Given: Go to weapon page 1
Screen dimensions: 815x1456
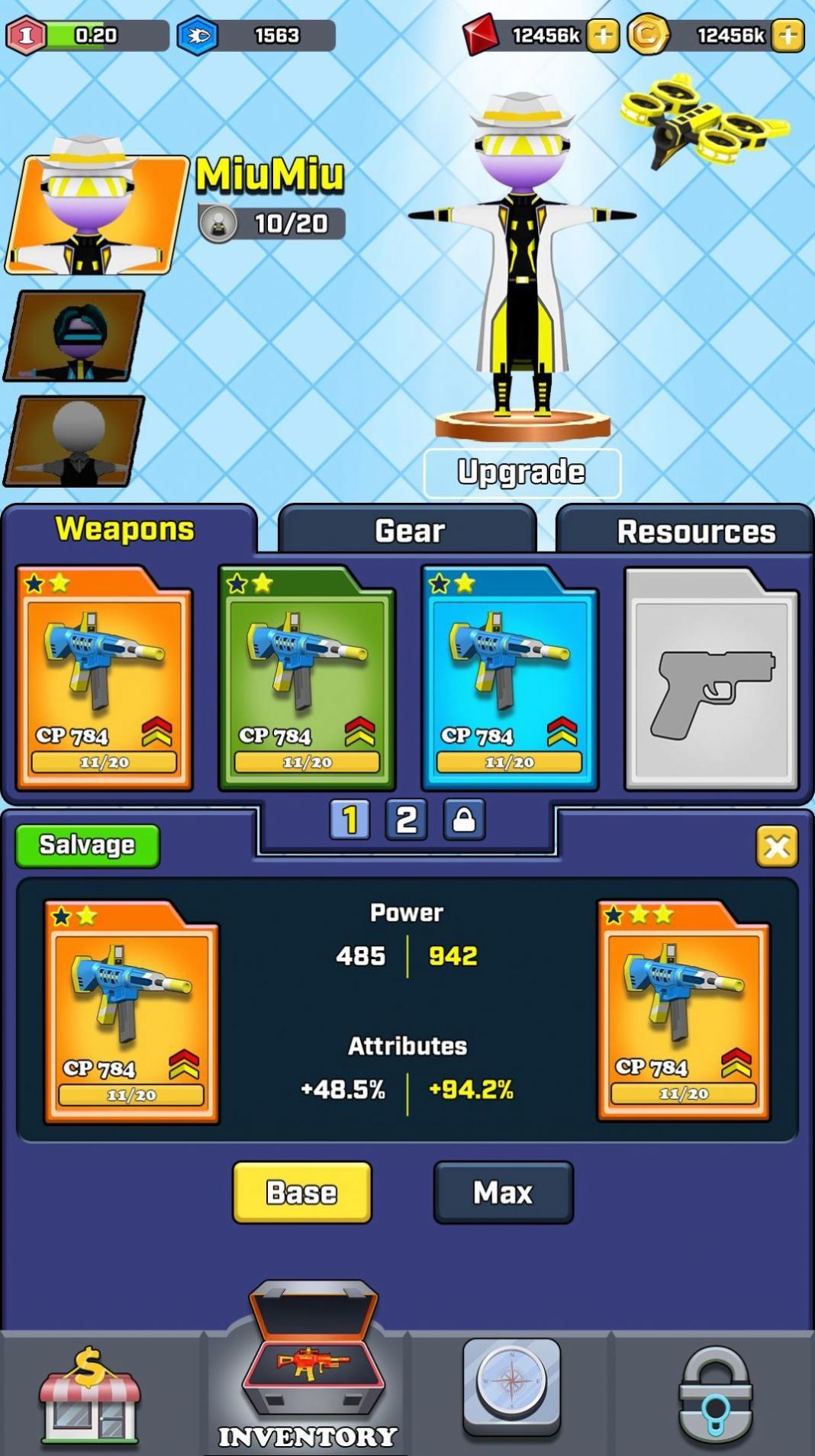Looking at the screenshot, I should pos(350,820).
